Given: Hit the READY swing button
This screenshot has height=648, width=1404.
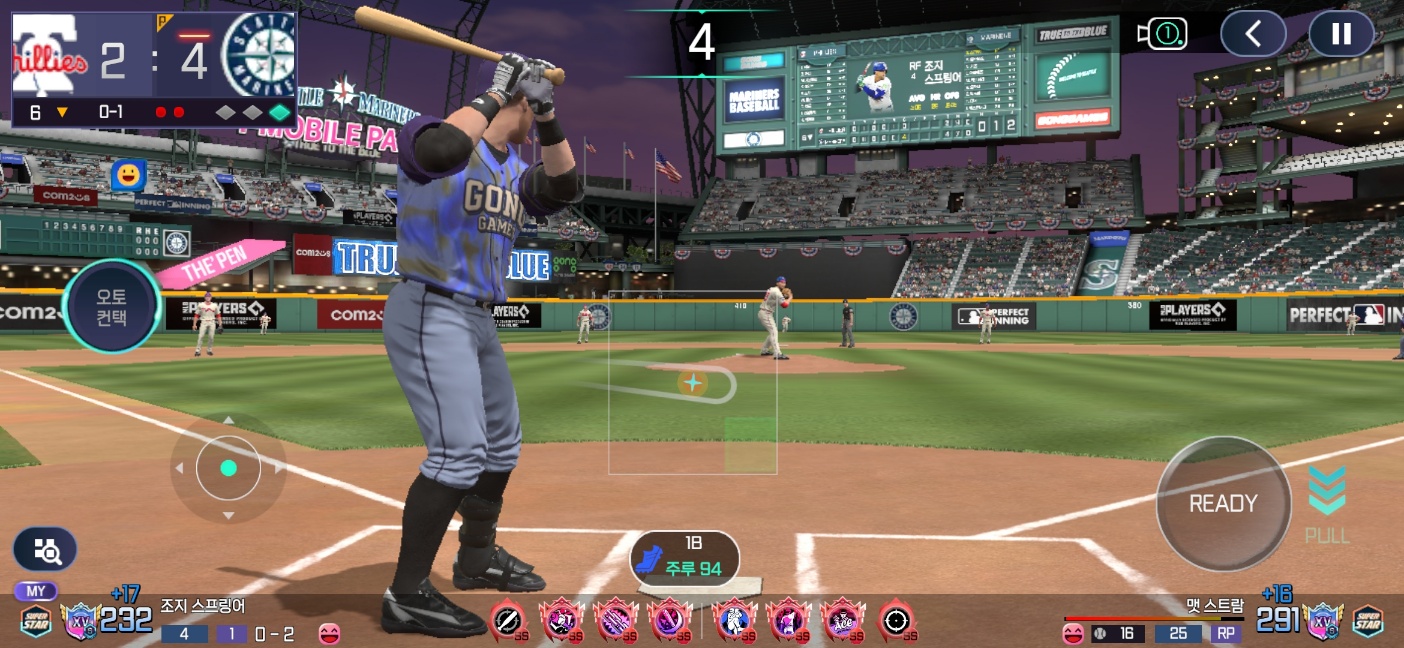Looking at the screenshot, I should (1222, 504).
